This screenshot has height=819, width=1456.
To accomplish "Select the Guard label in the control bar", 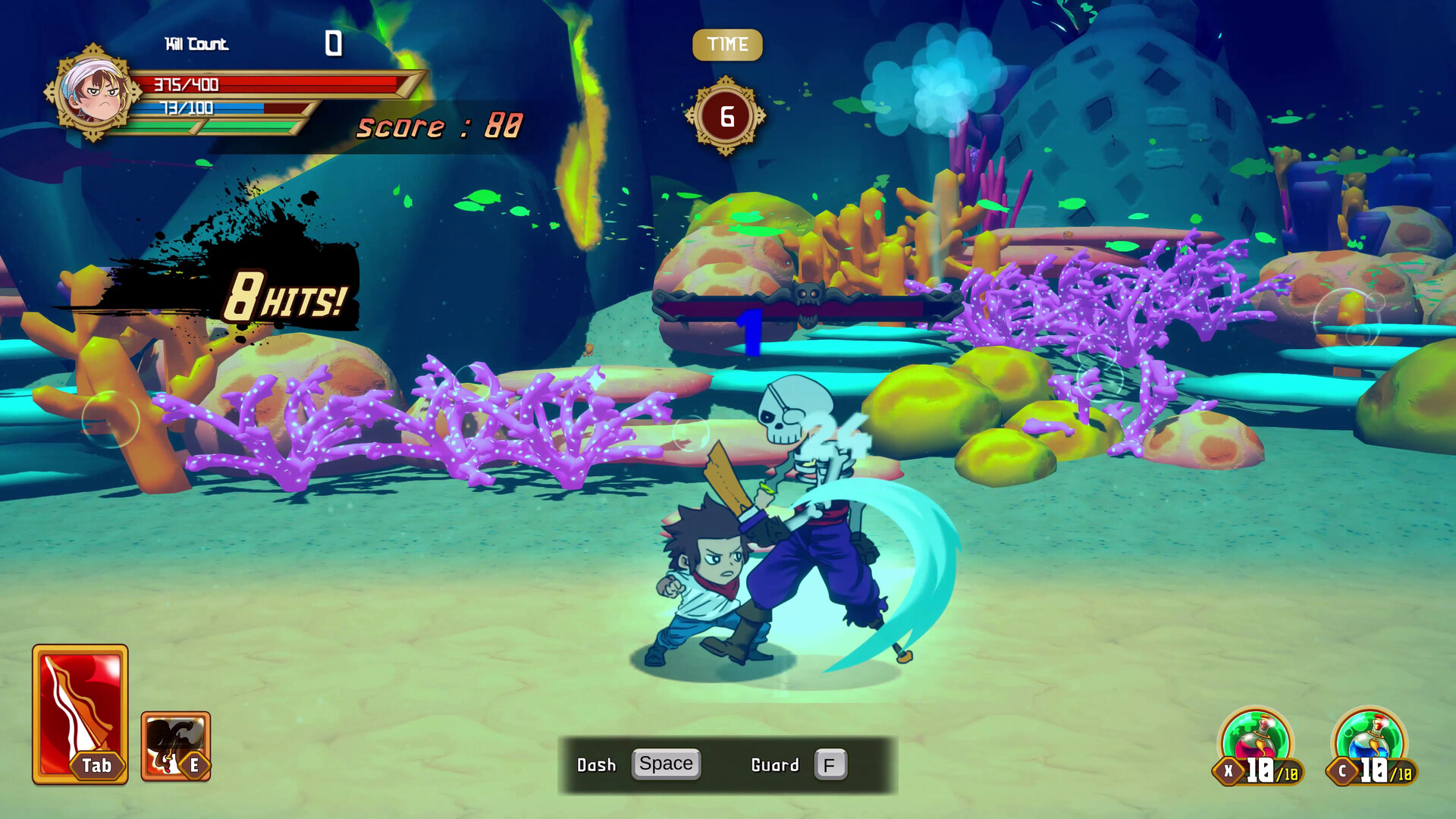I will coord(774,765).
